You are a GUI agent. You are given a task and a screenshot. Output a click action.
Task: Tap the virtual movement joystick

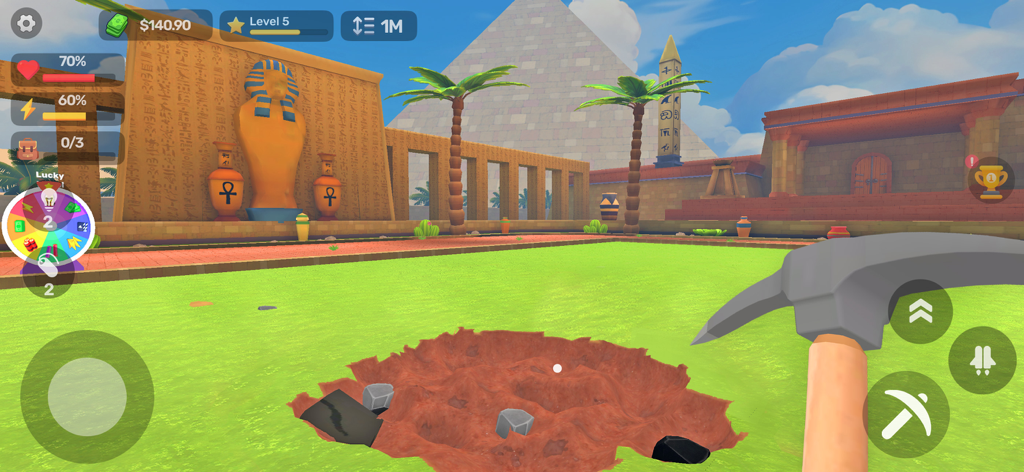point(87,396)
